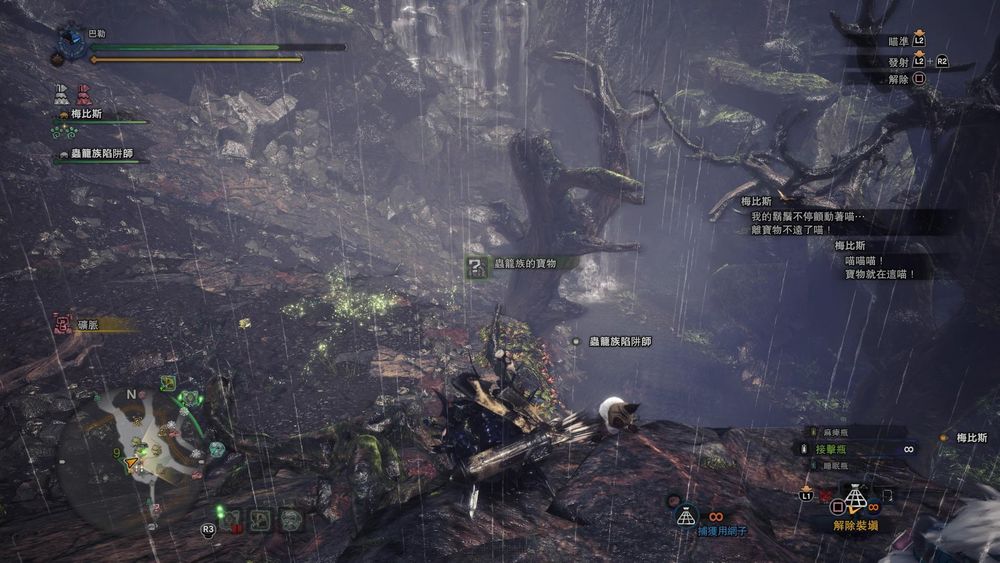1000x563 pixels.
Task: Click the red defense-up buff icon
Action: (x=84, y=94)
